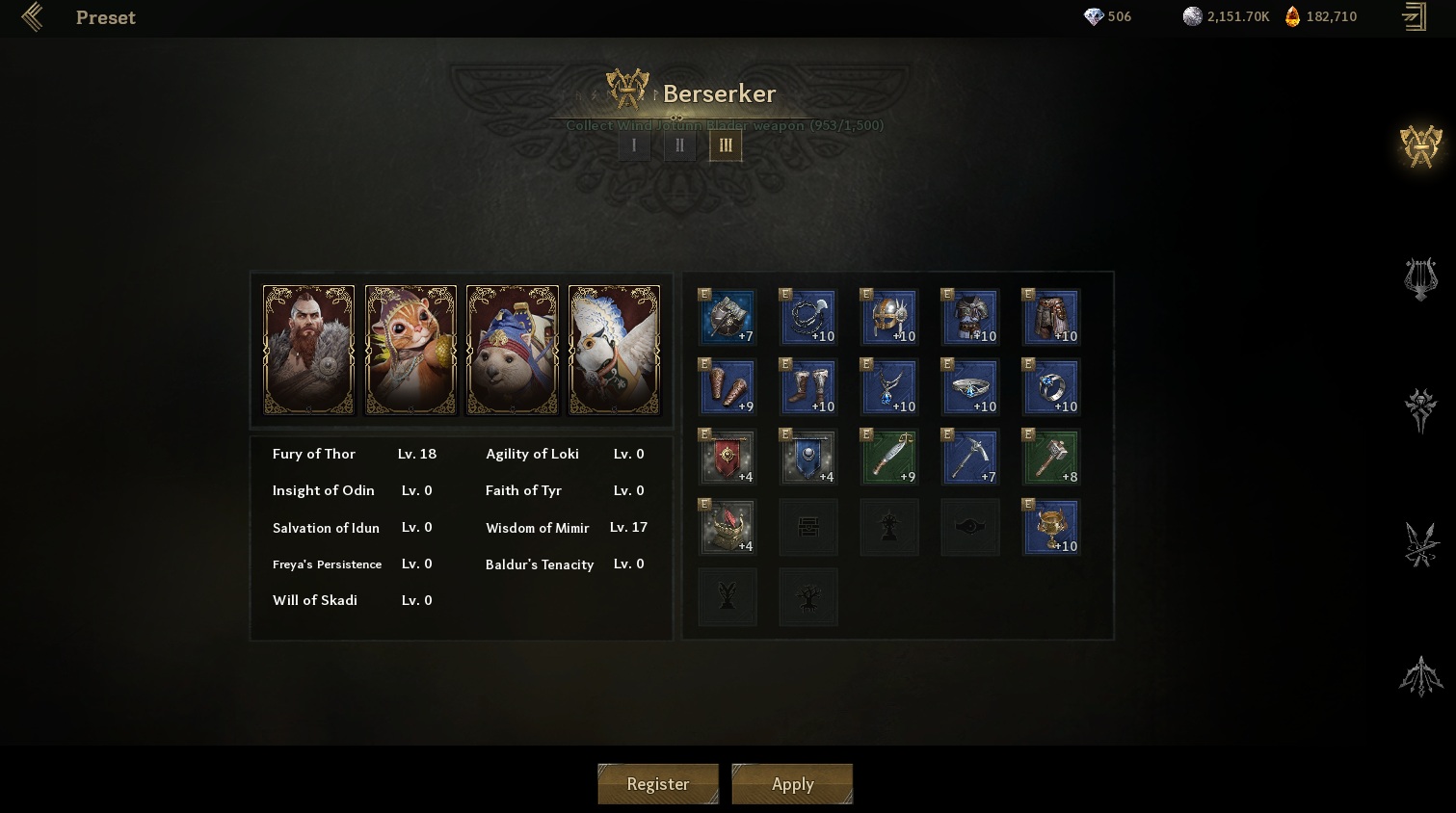Choose the red banner +4 slot
Screen dimensions: 1456x813
coord(728,458)
